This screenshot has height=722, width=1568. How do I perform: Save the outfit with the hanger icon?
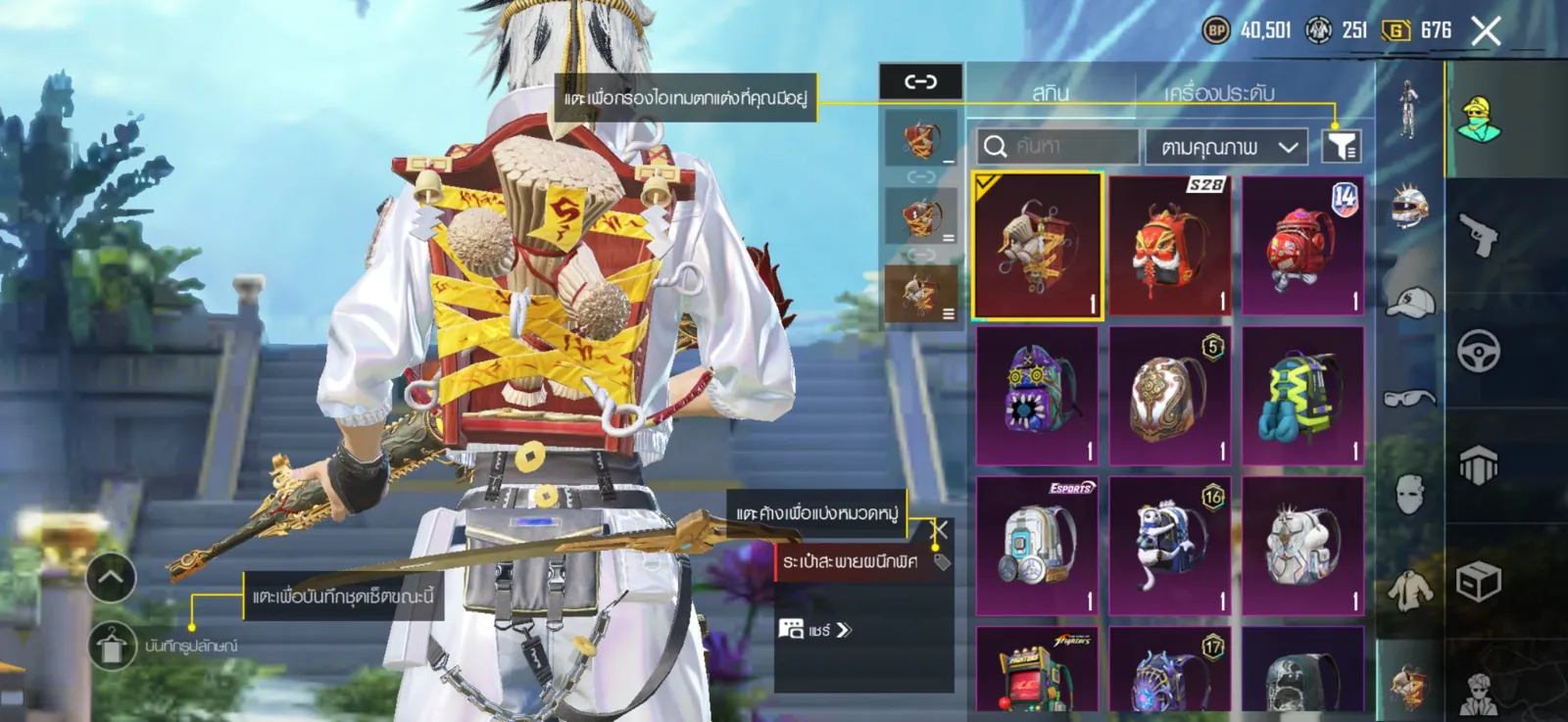[113, 646]
